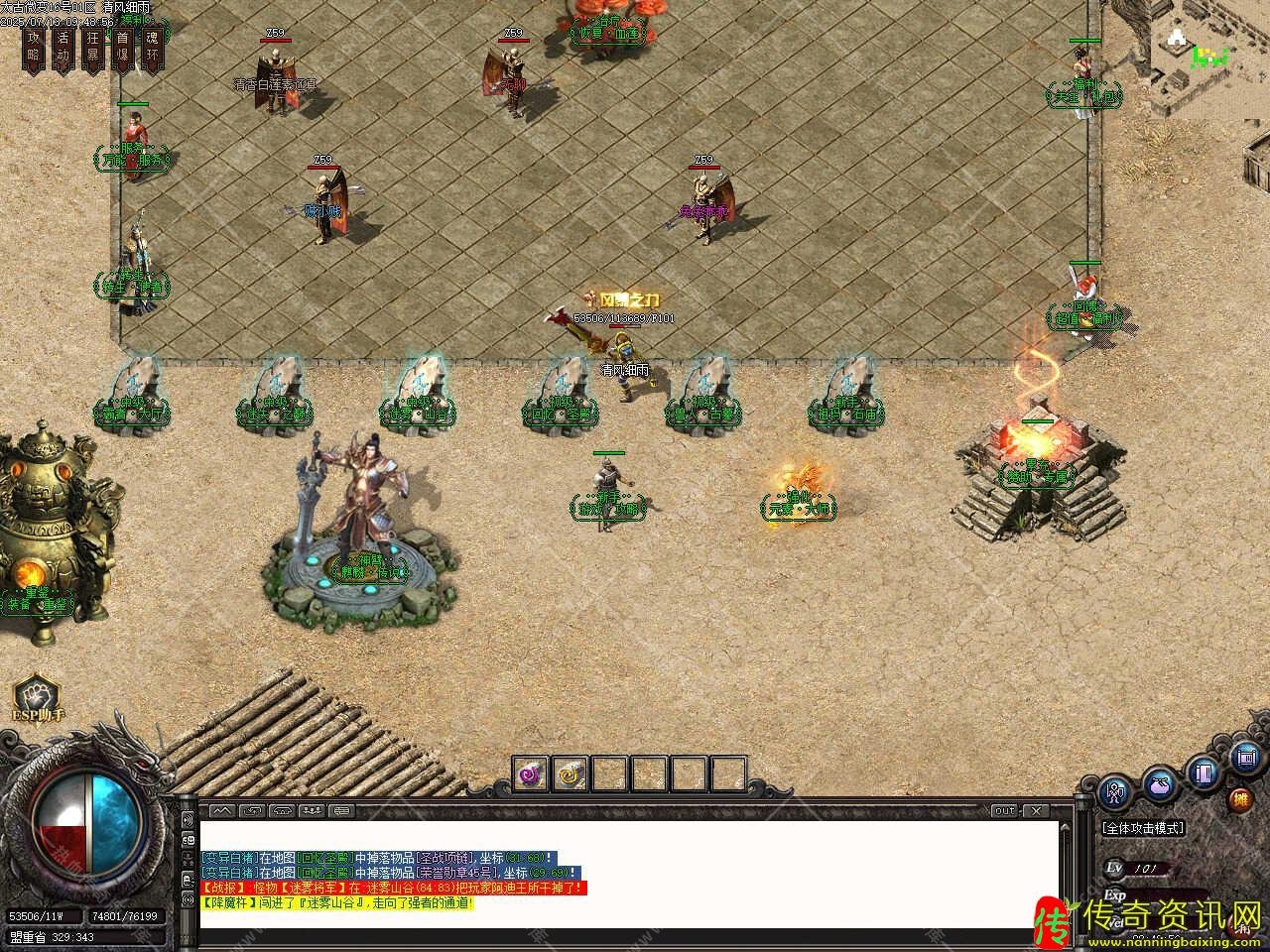1270x952 pixels.
Task: Select the 狂暴 berserk banner
Action: (93, 48)
